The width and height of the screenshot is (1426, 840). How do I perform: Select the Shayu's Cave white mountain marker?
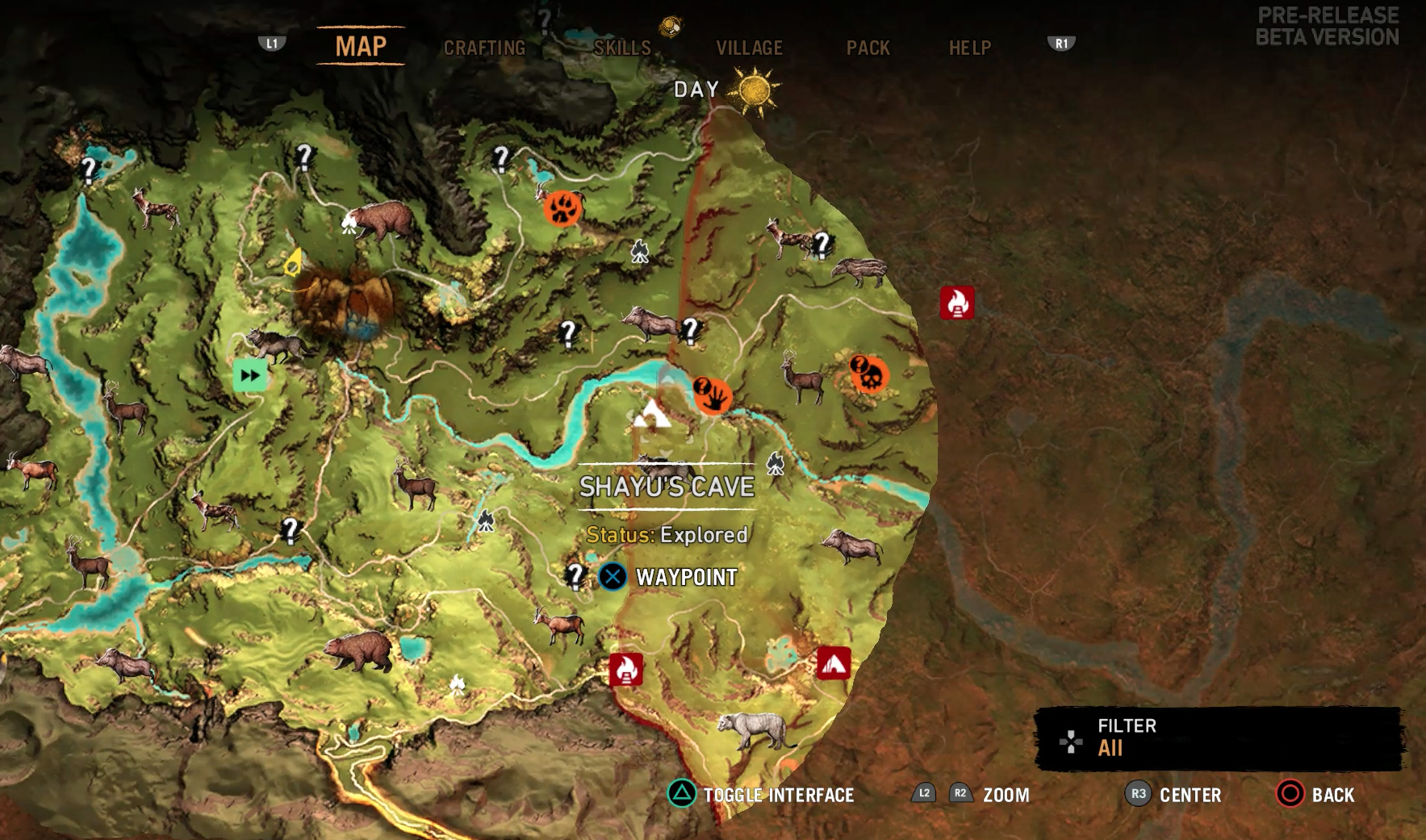click(x=650, y=414)
